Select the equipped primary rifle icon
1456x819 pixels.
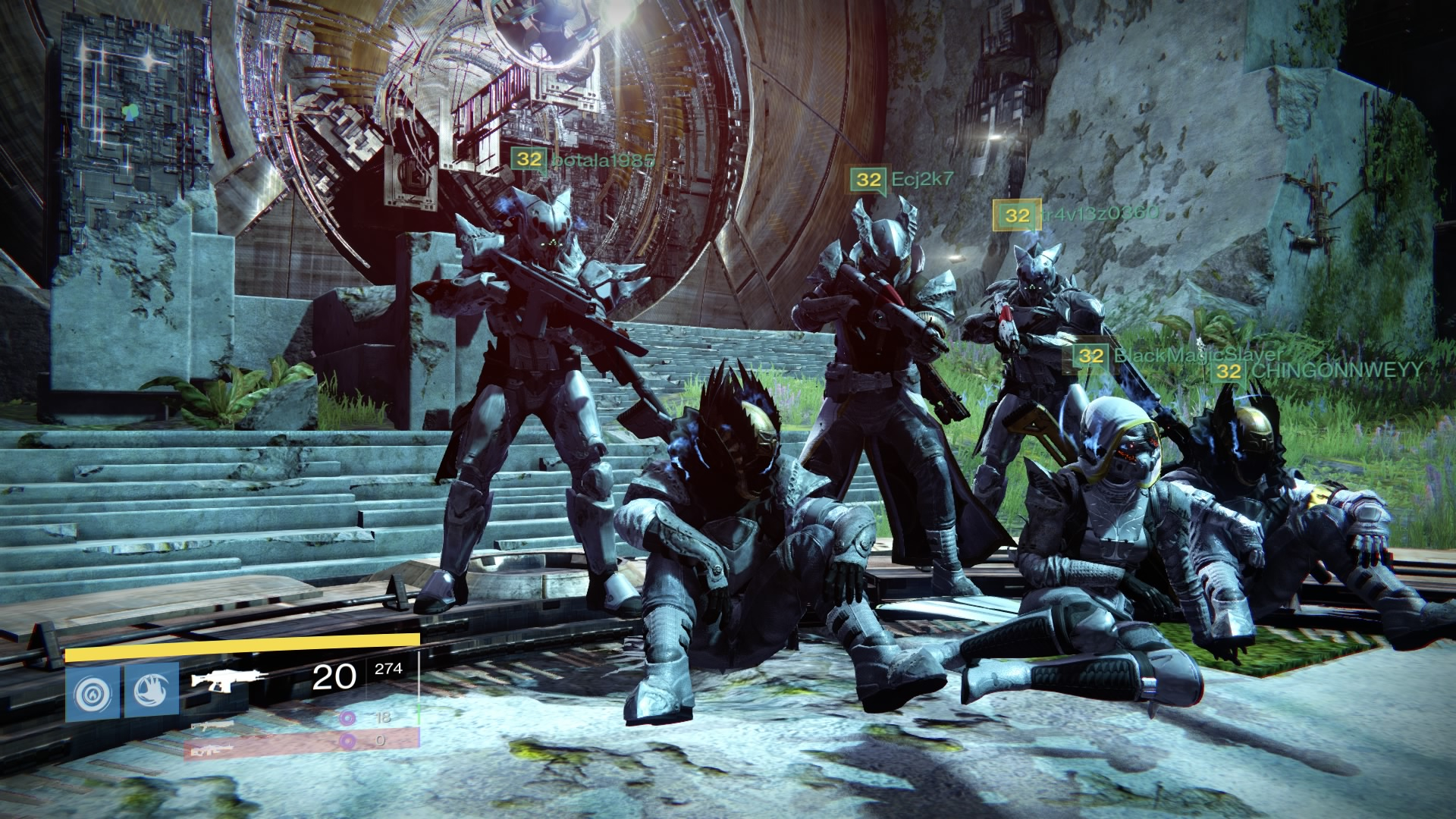click(229, 679)
